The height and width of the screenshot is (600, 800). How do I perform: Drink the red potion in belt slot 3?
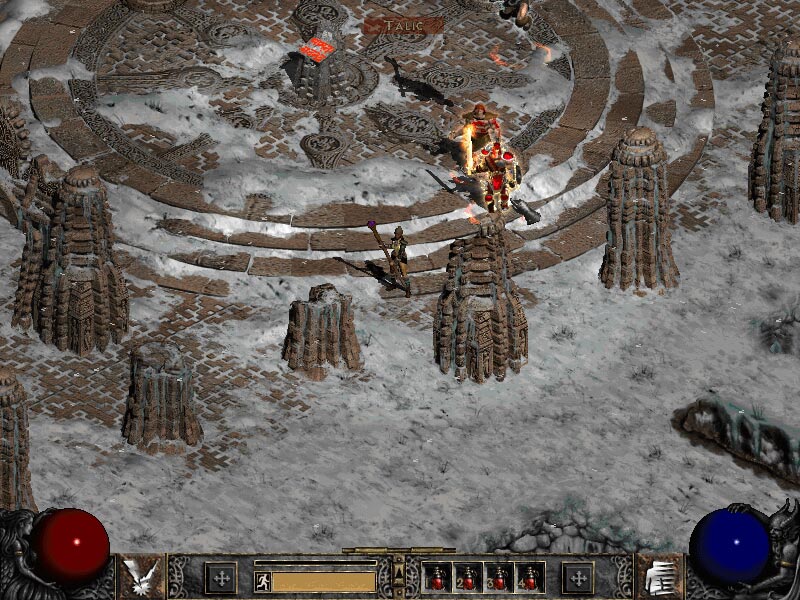click(x=499, y=578)
